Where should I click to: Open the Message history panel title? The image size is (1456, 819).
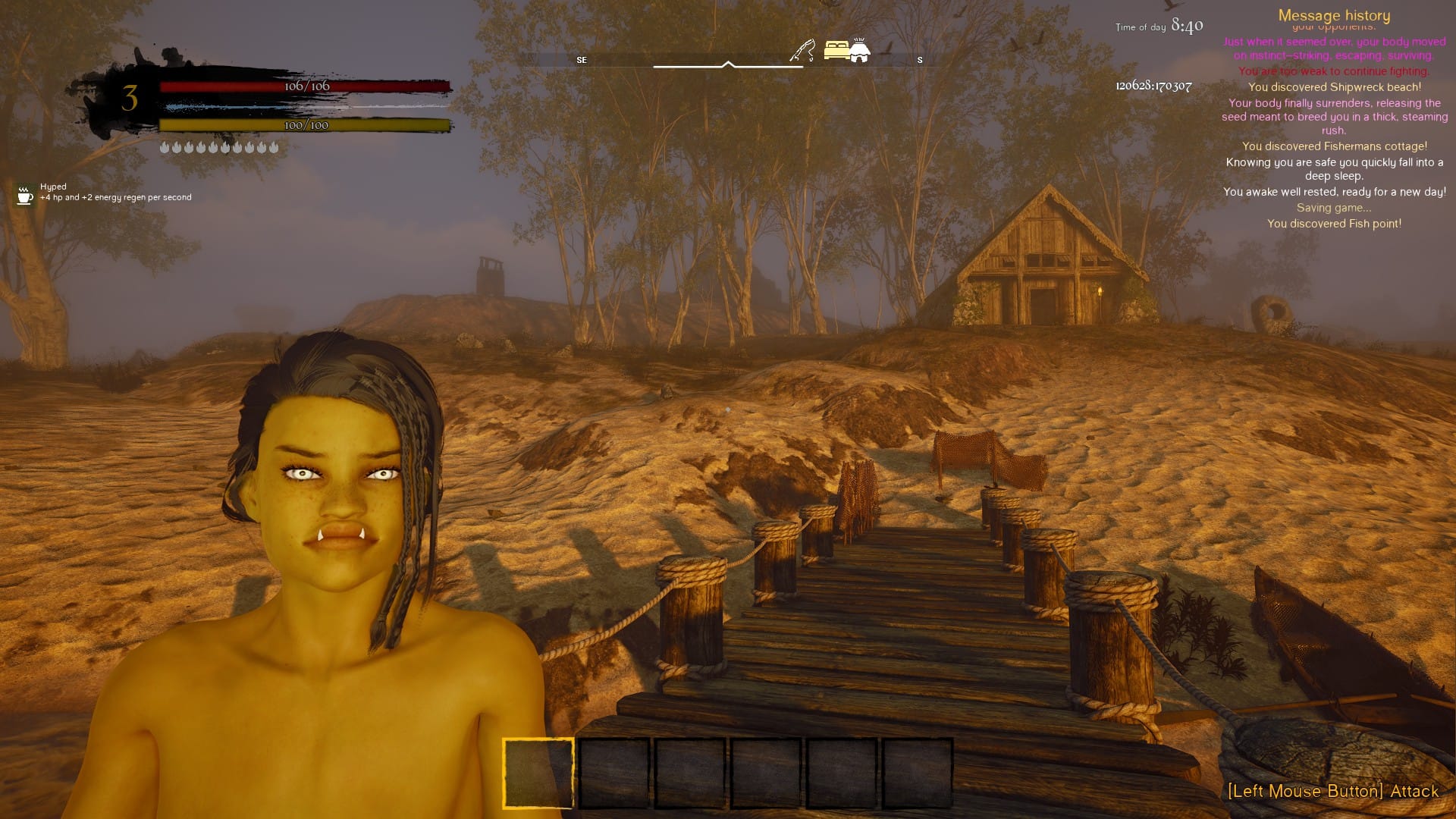tap(1334, 15)
